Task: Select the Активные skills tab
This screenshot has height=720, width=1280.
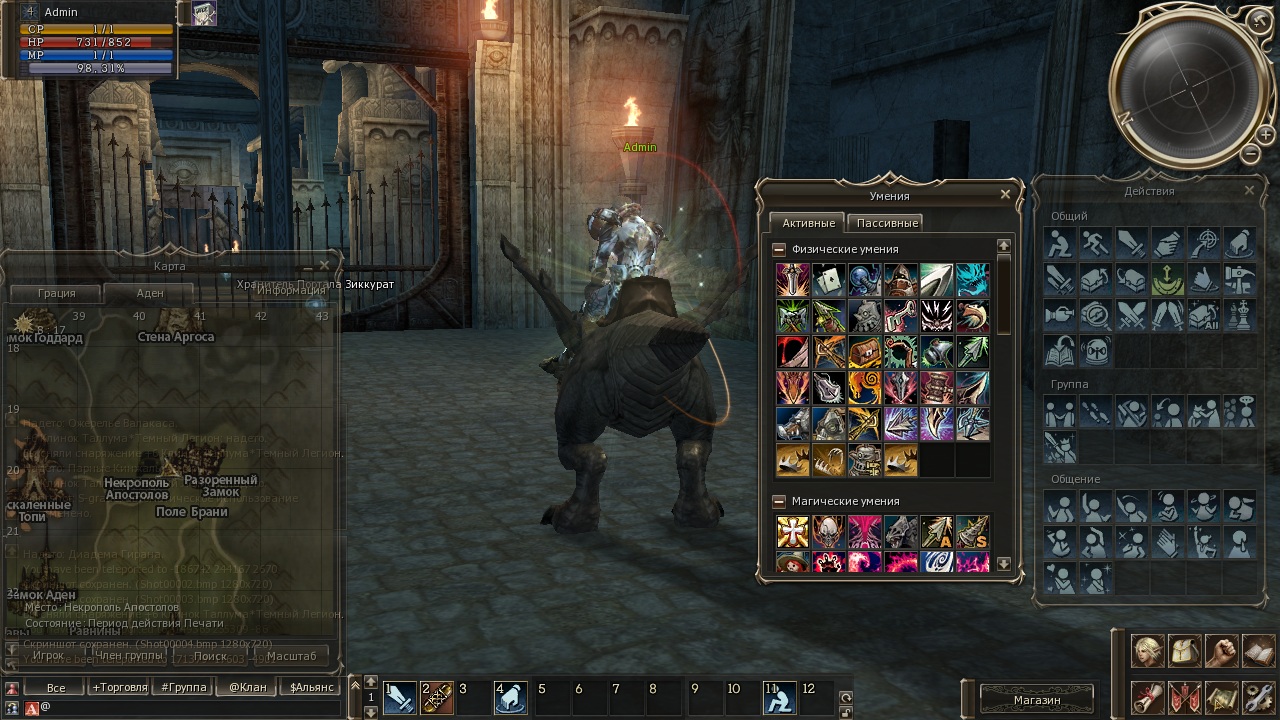Action: (808, 223)
